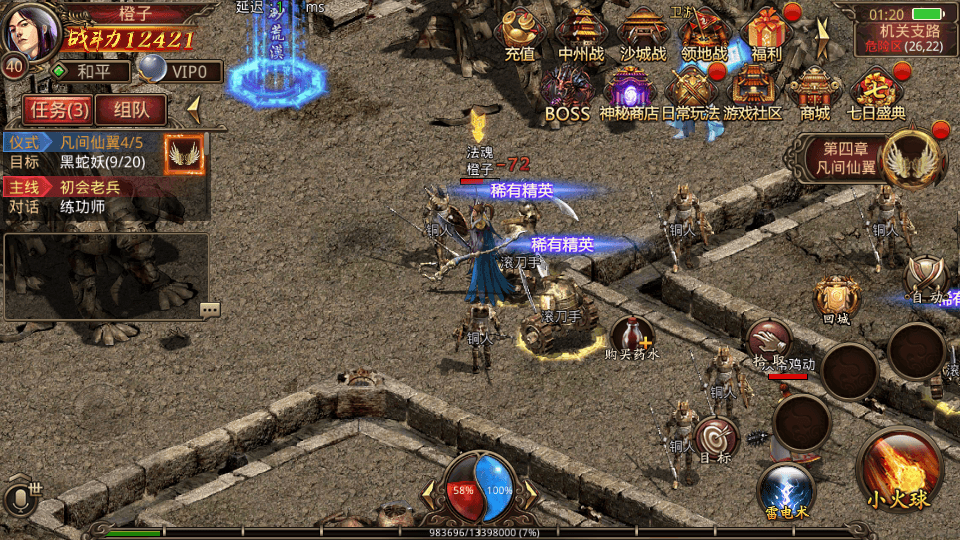This screenshot has width=960, height=540.
Task: Open the 七日盛典 seven-day event
Action: coord(877,93)
